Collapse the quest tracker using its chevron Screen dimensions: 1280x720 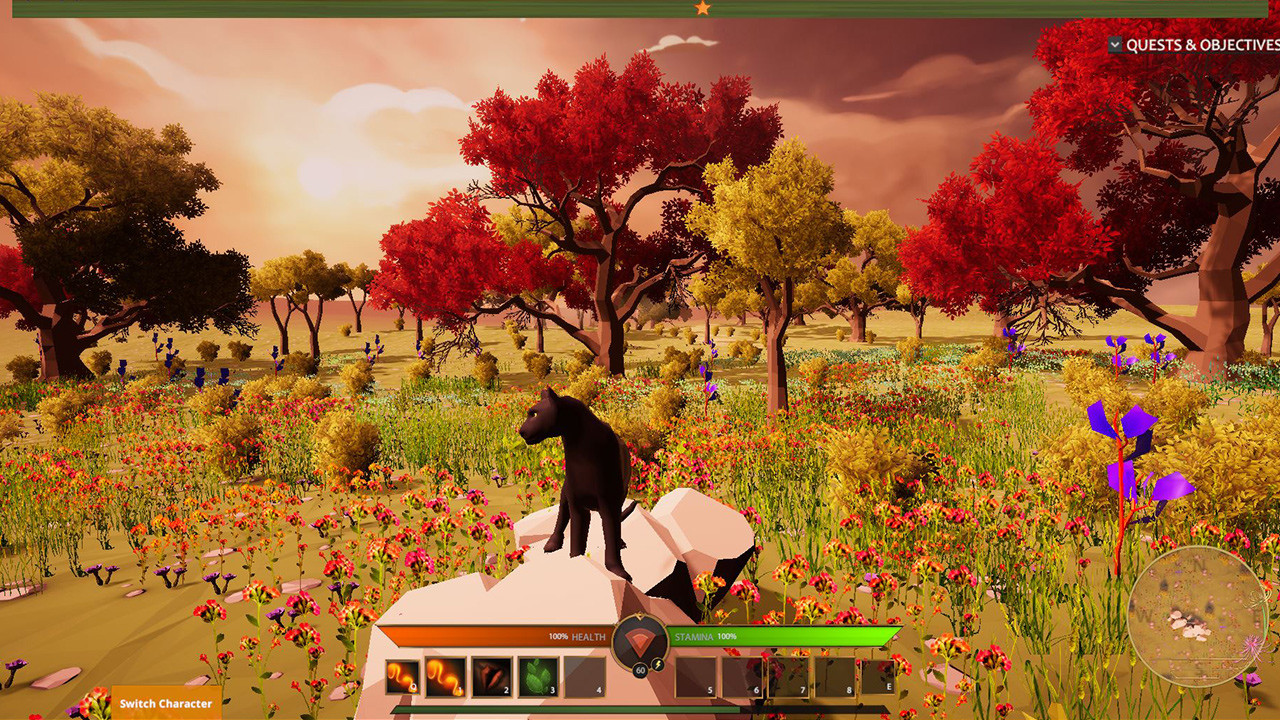point(1115,44)
